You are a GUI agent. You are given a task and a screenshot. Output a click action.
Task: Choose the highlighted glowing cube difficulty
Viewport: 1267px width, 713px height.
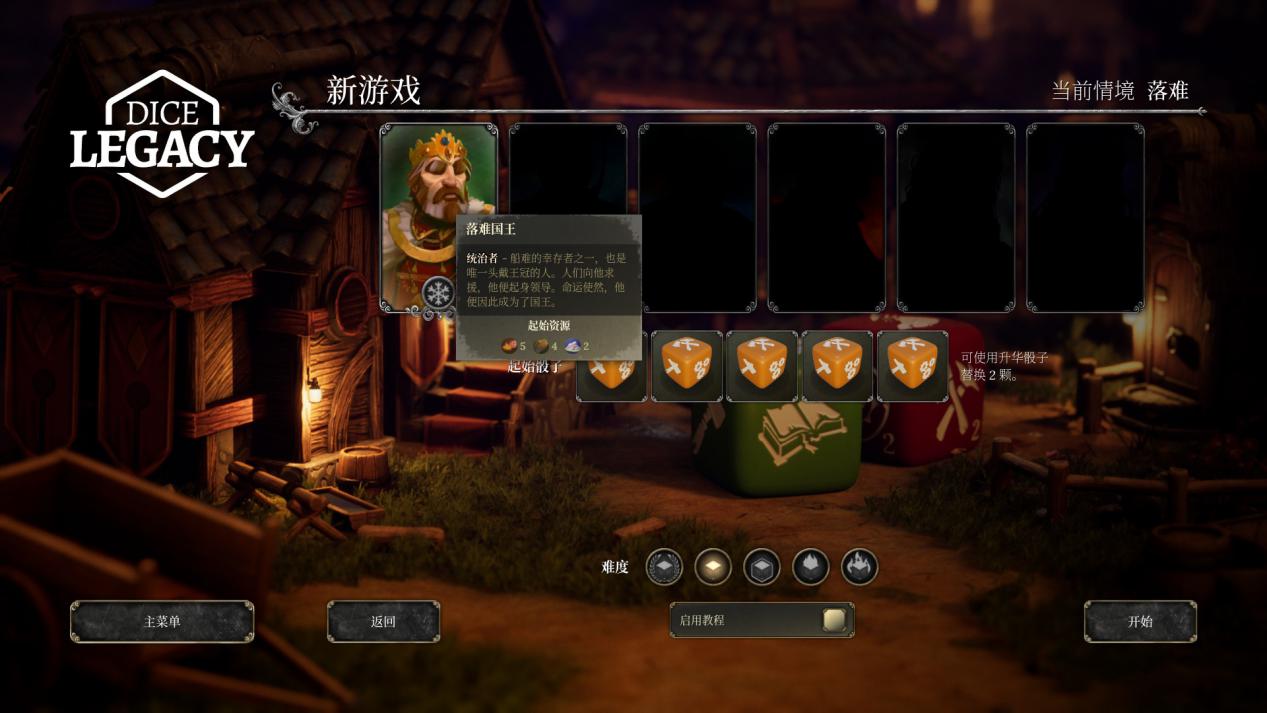click(x=713, y=567)
